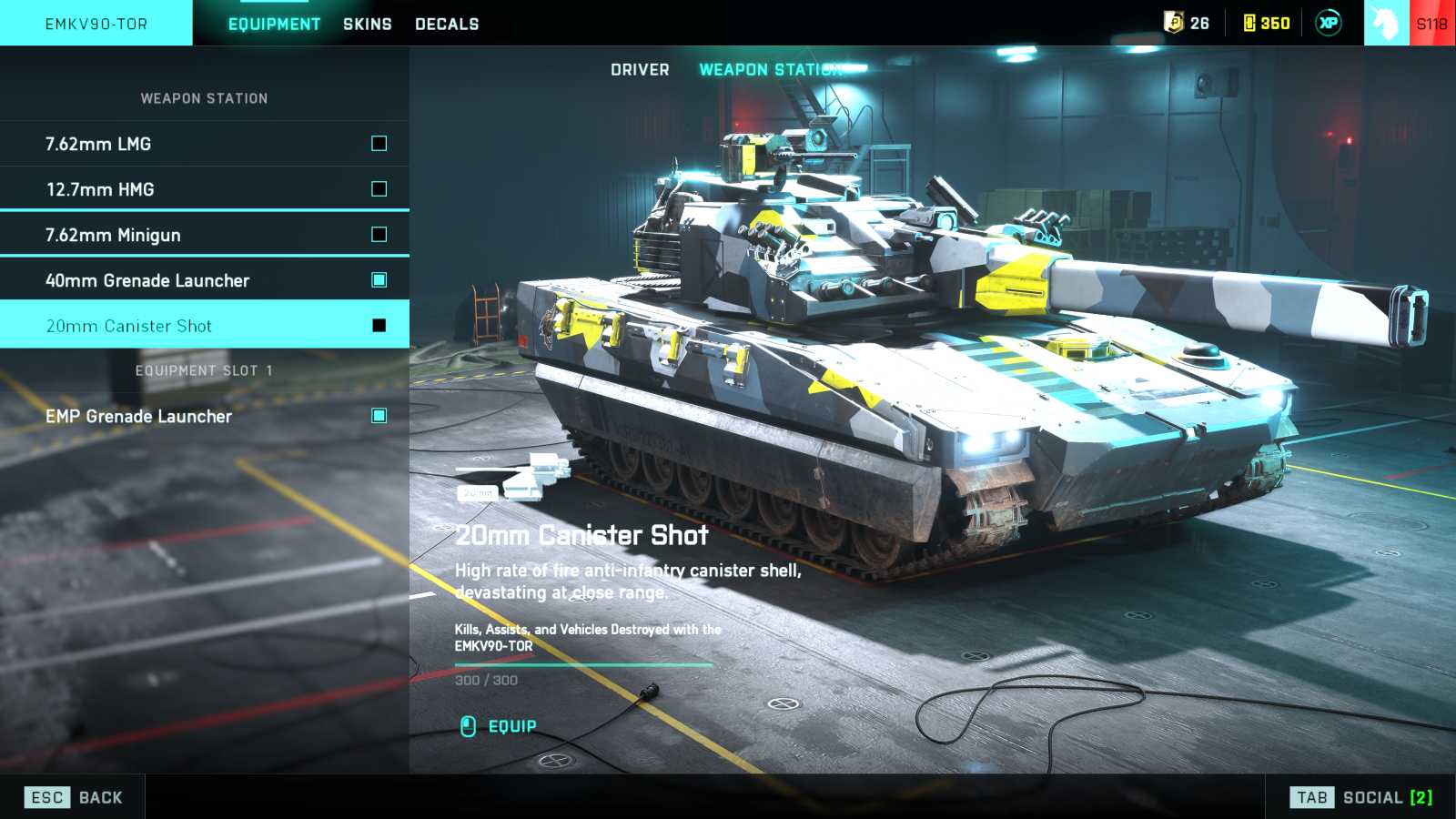
Task: Pick the 40mm Grenade Launcher
Action: click(x=204, y=280)
